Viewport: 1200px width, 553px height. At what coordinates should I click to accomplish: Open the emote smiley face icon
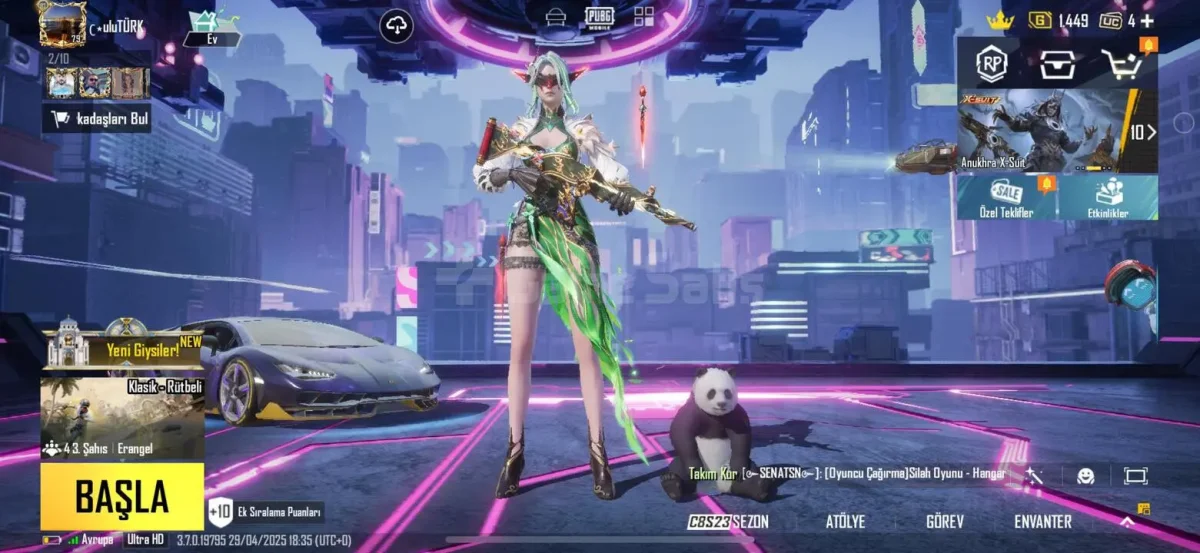[1085, 476]
